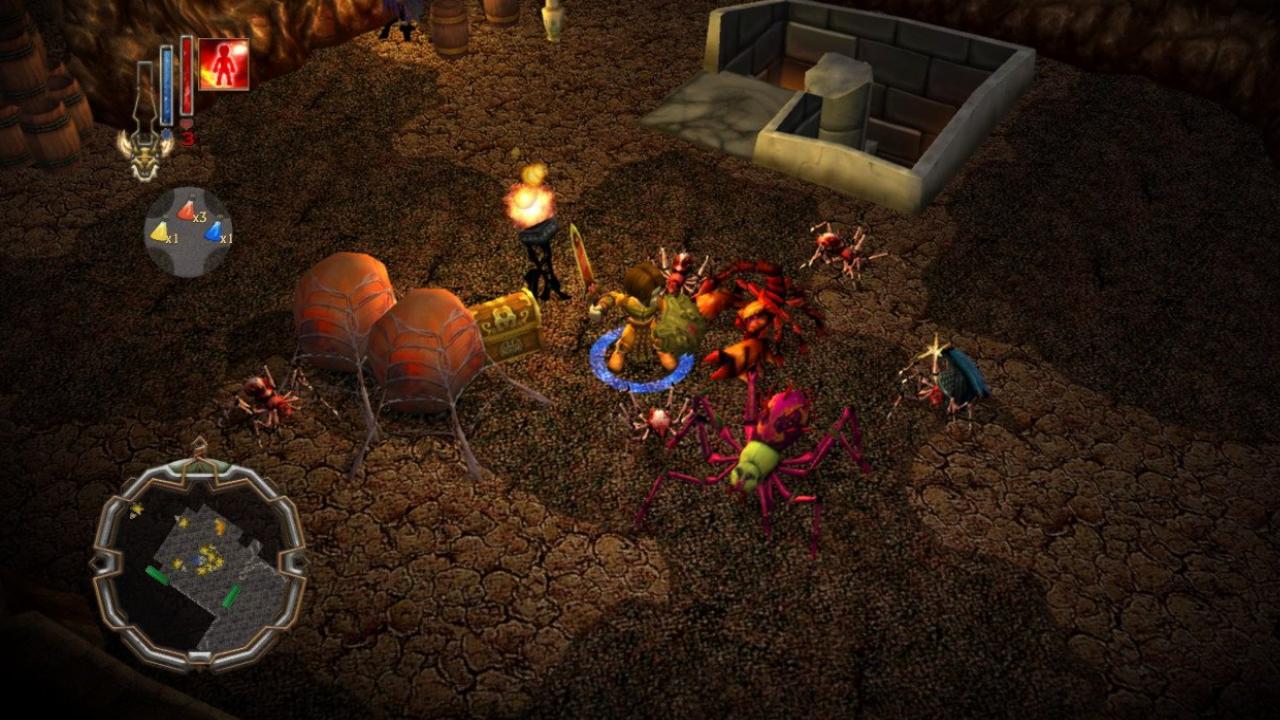Select the red health potion in potion wheel

[187, 210]
